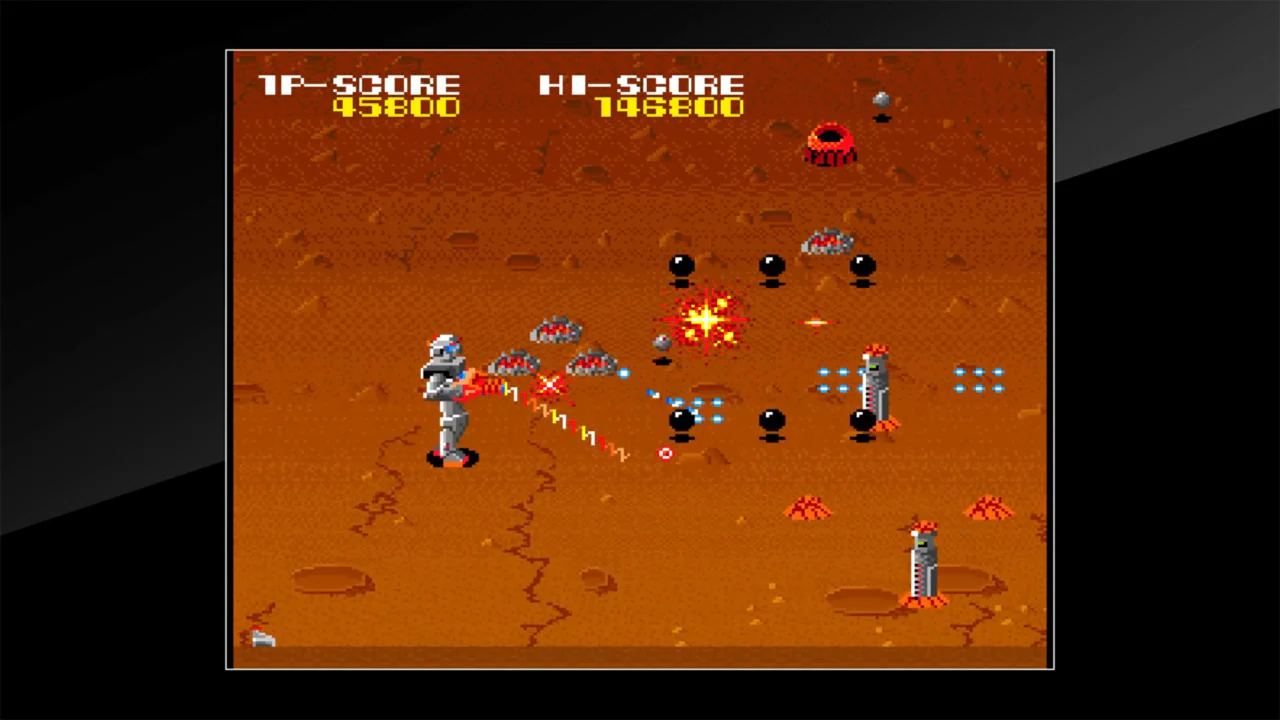Click the red ring projectile below center
Screen dimensions: 1280x720
coord(665,455)
